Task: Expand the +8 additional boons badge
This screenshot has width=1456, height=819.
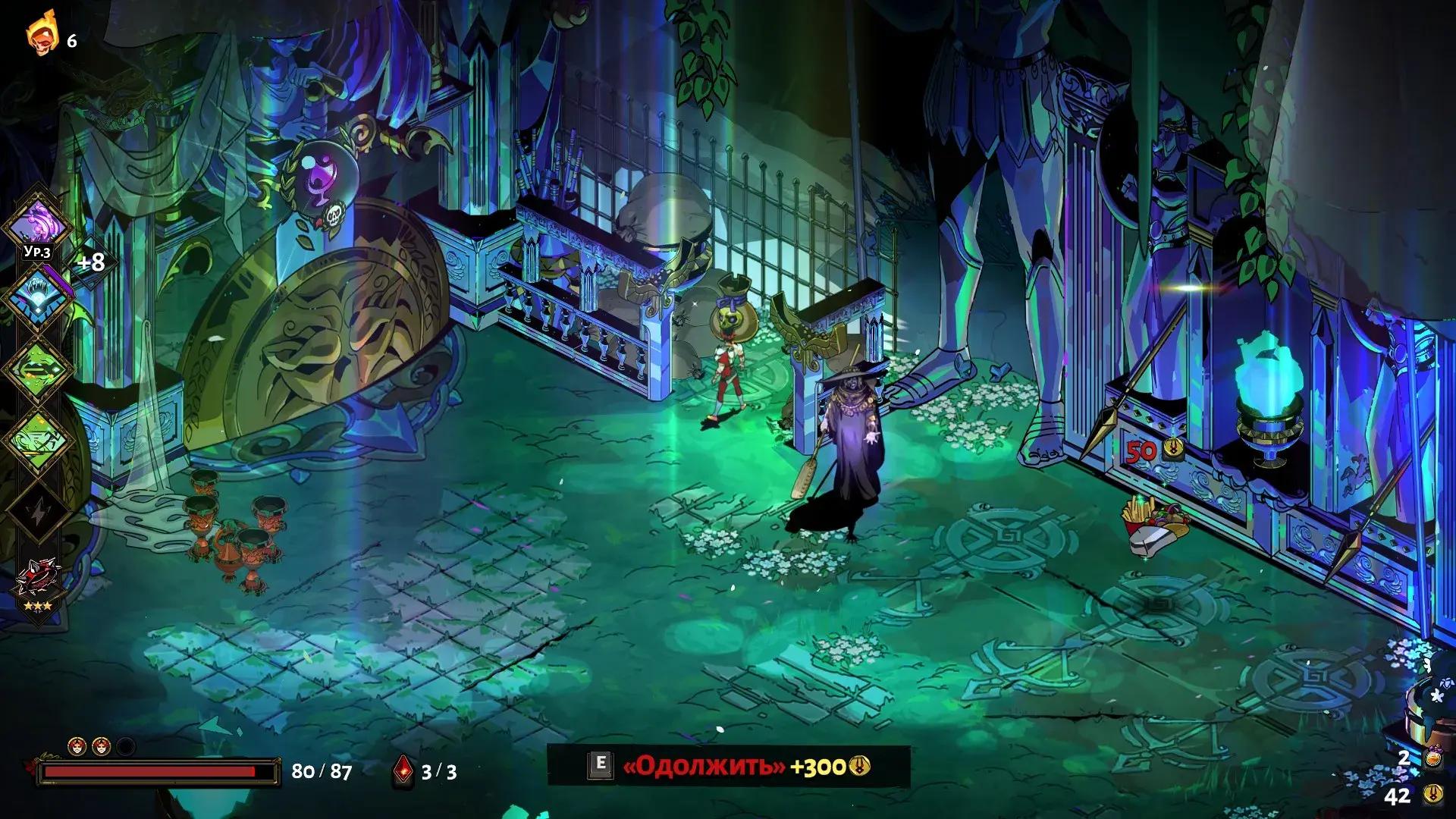Action: click(92, 262)
